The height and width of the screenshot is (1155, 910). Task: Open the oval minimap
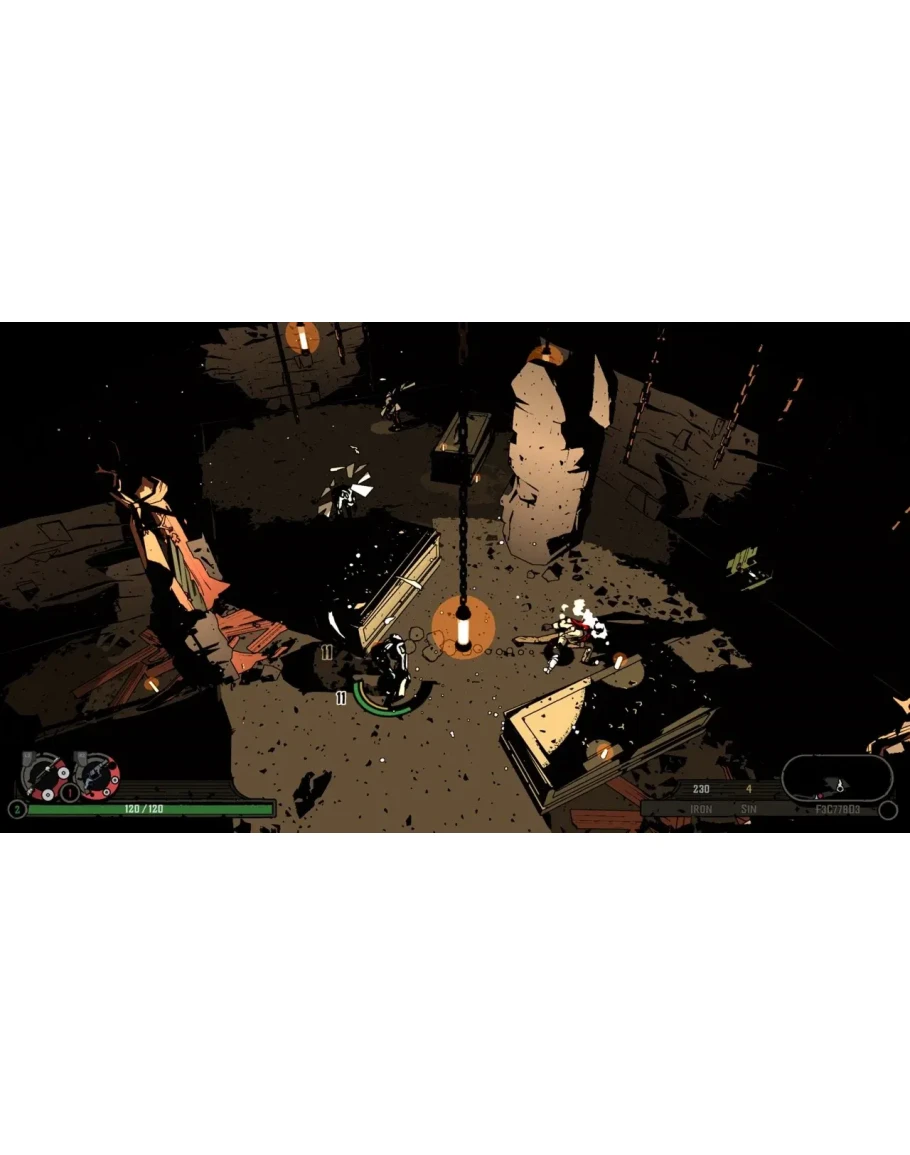coord(836,776)
